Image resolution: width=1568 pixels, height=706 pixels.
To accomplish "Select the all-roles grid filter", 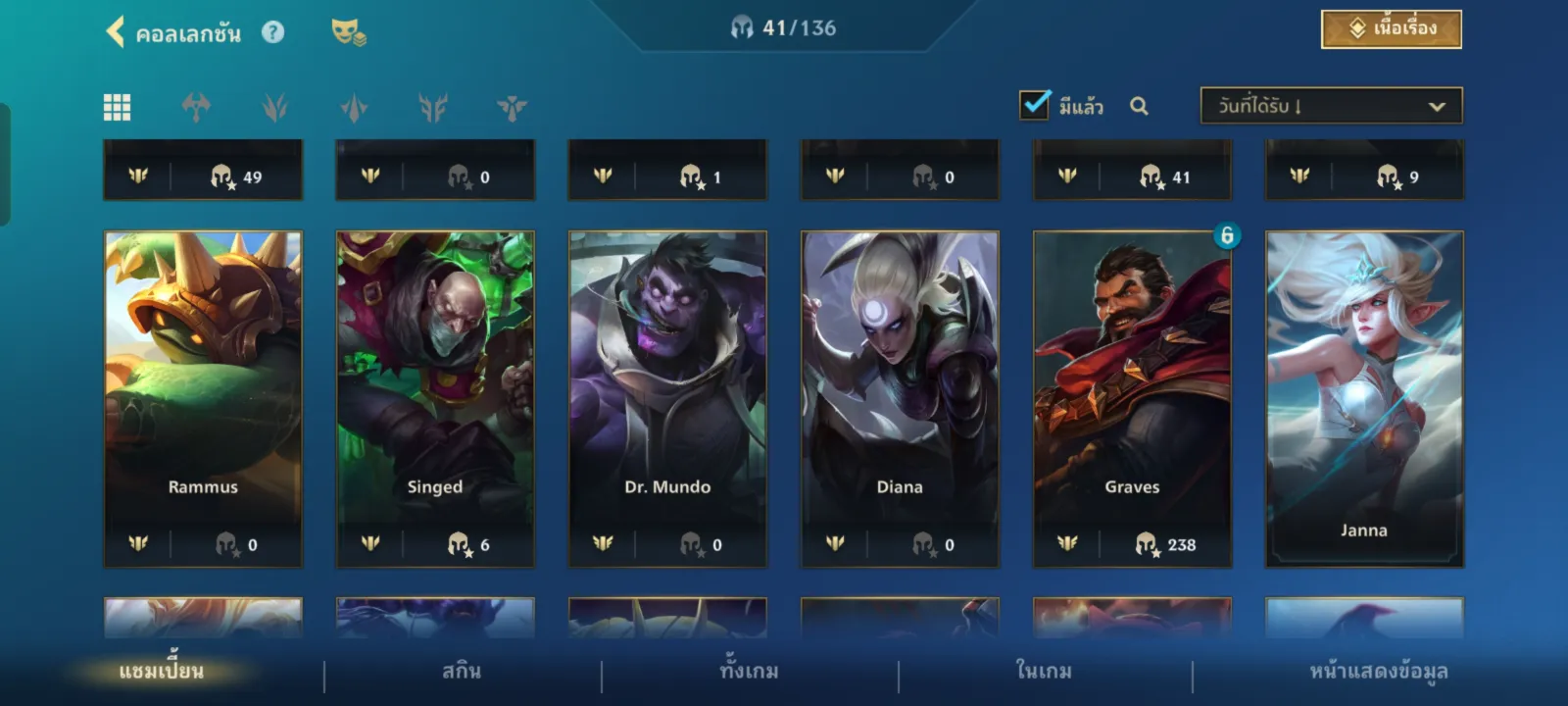I will click(x=118, y=107).
